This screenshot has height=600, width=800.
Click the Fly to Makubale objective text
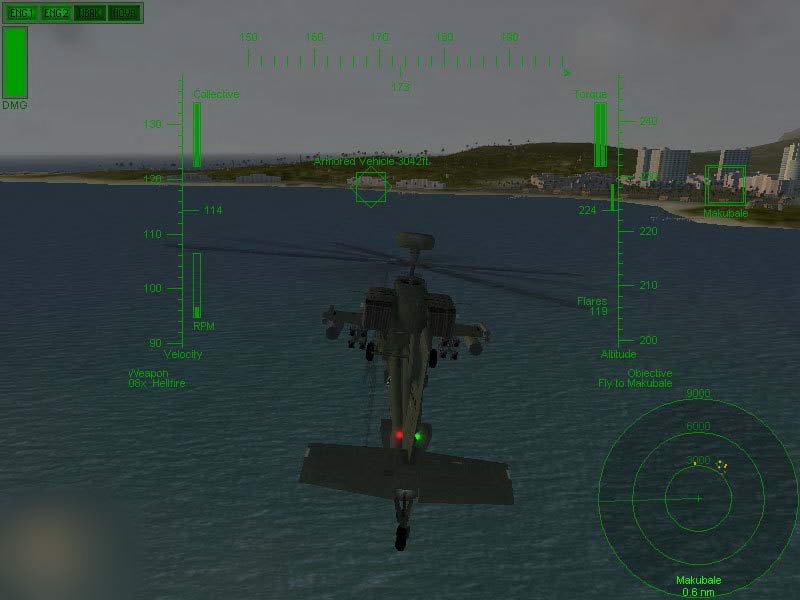click(x=635, y=383)
